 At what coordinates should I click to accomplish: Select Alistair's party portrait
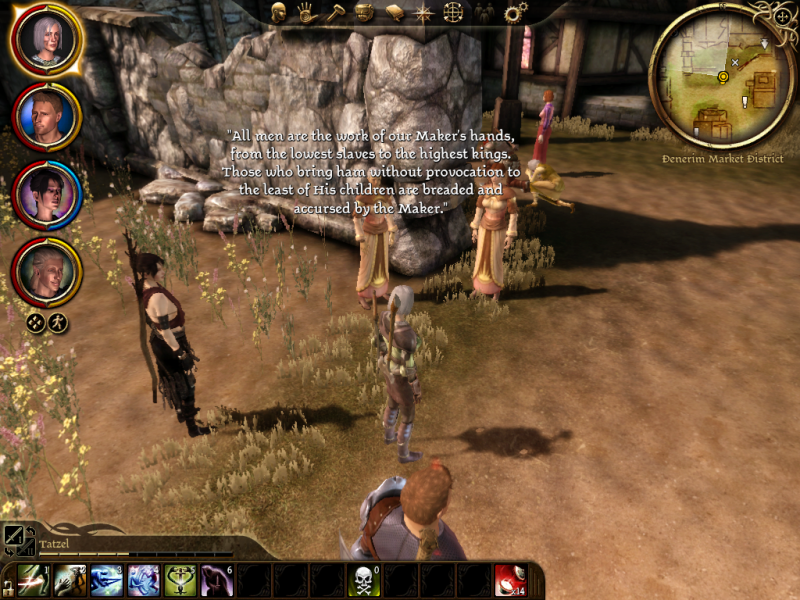click(x=46, y=117)
